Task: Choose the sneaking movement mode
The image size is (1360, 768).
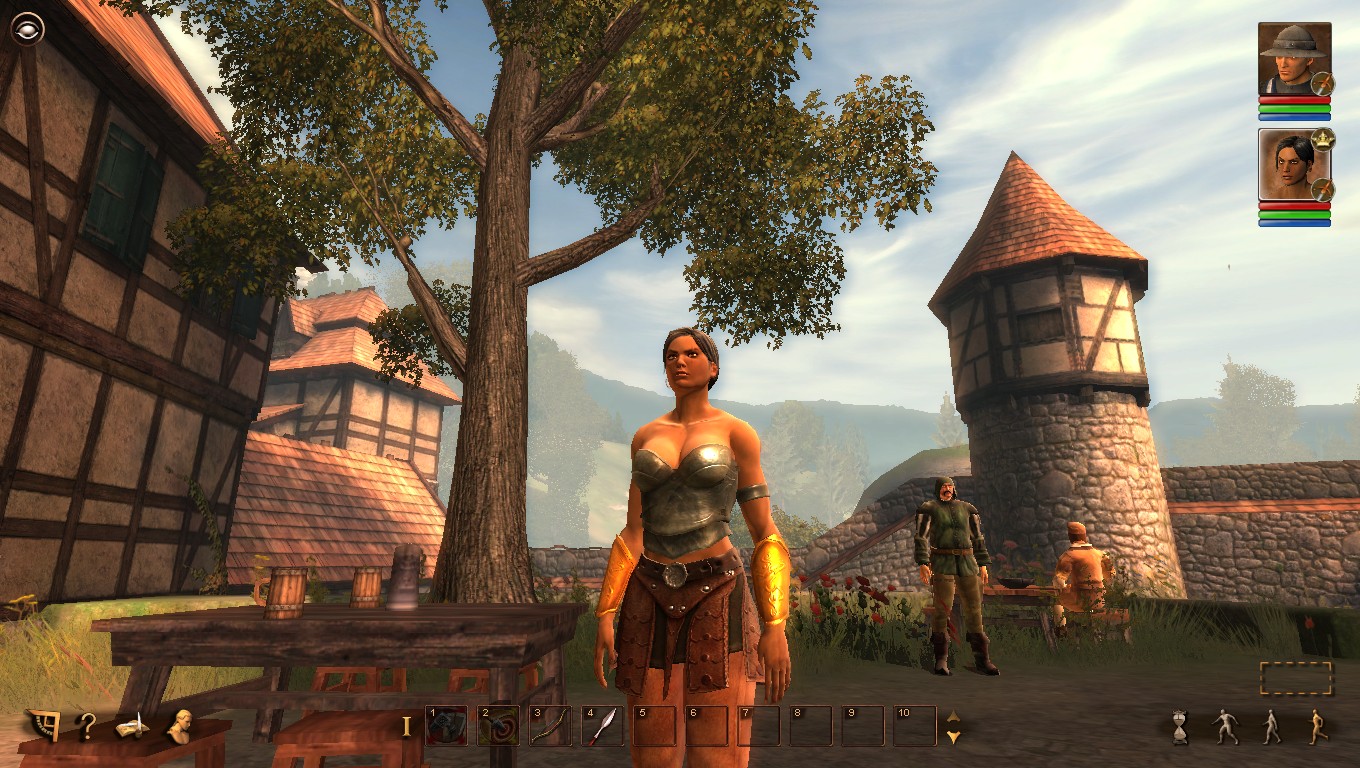Action: pos(1226,727)
